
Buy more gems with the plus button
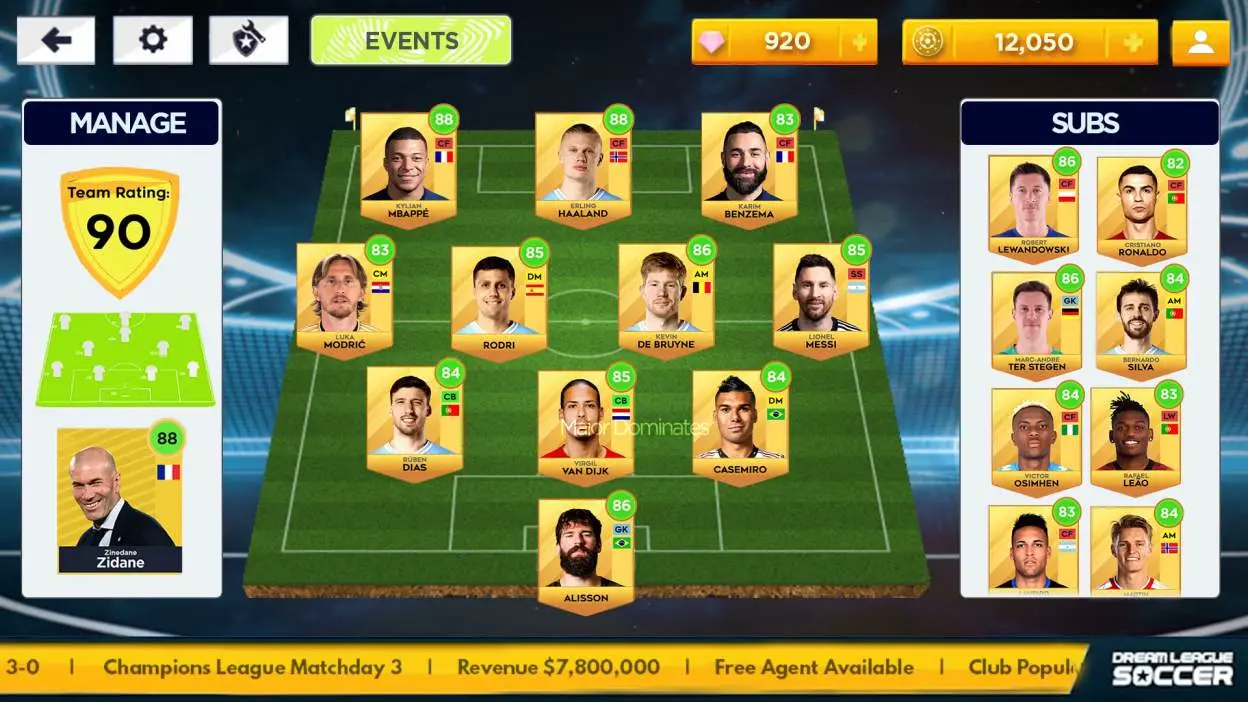pos(858,42)
